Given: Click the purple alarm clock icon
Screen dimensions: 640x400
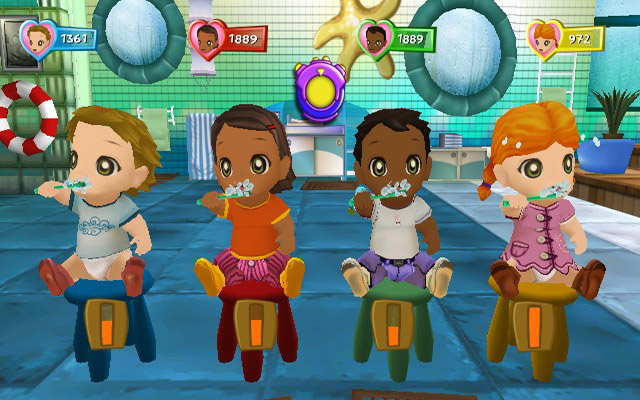Looking at the screenshot, I should pos(320,88).
